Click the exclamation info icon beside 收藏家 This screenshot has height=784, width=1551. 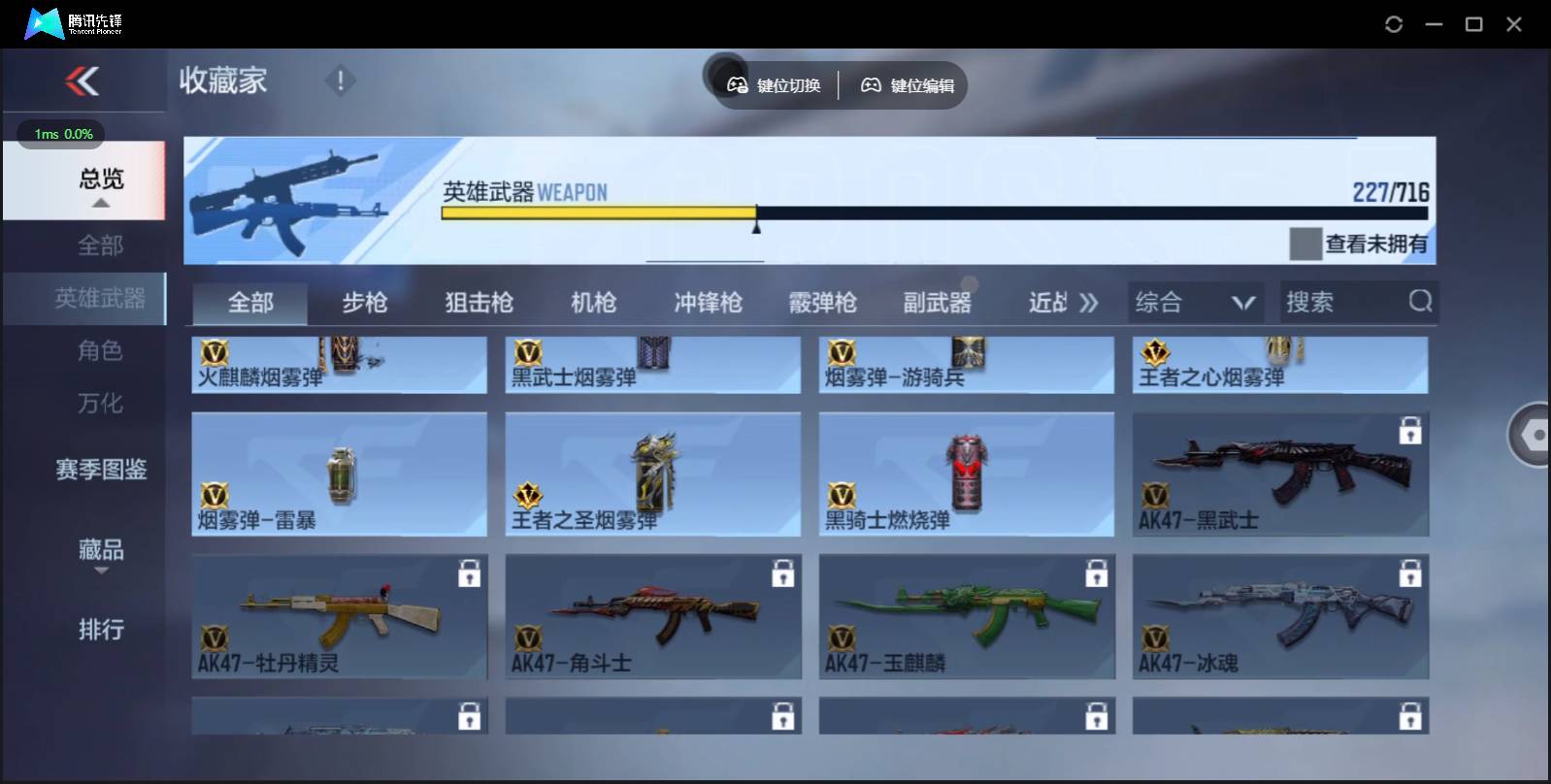[340, 81]
